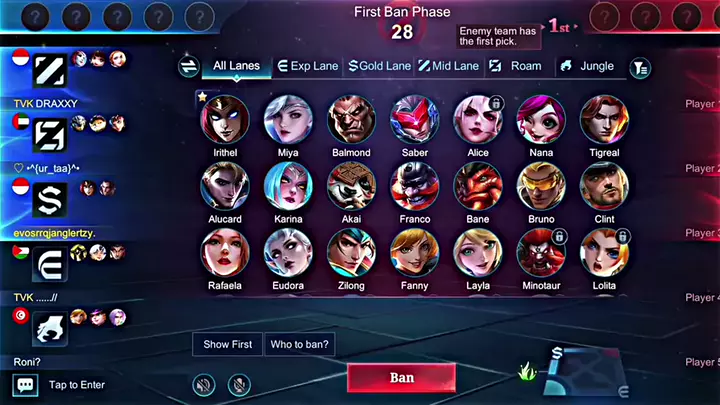Open the Gold Lane hero filter
The height and width of the screenshot is (405, 720).
point(379,66)
